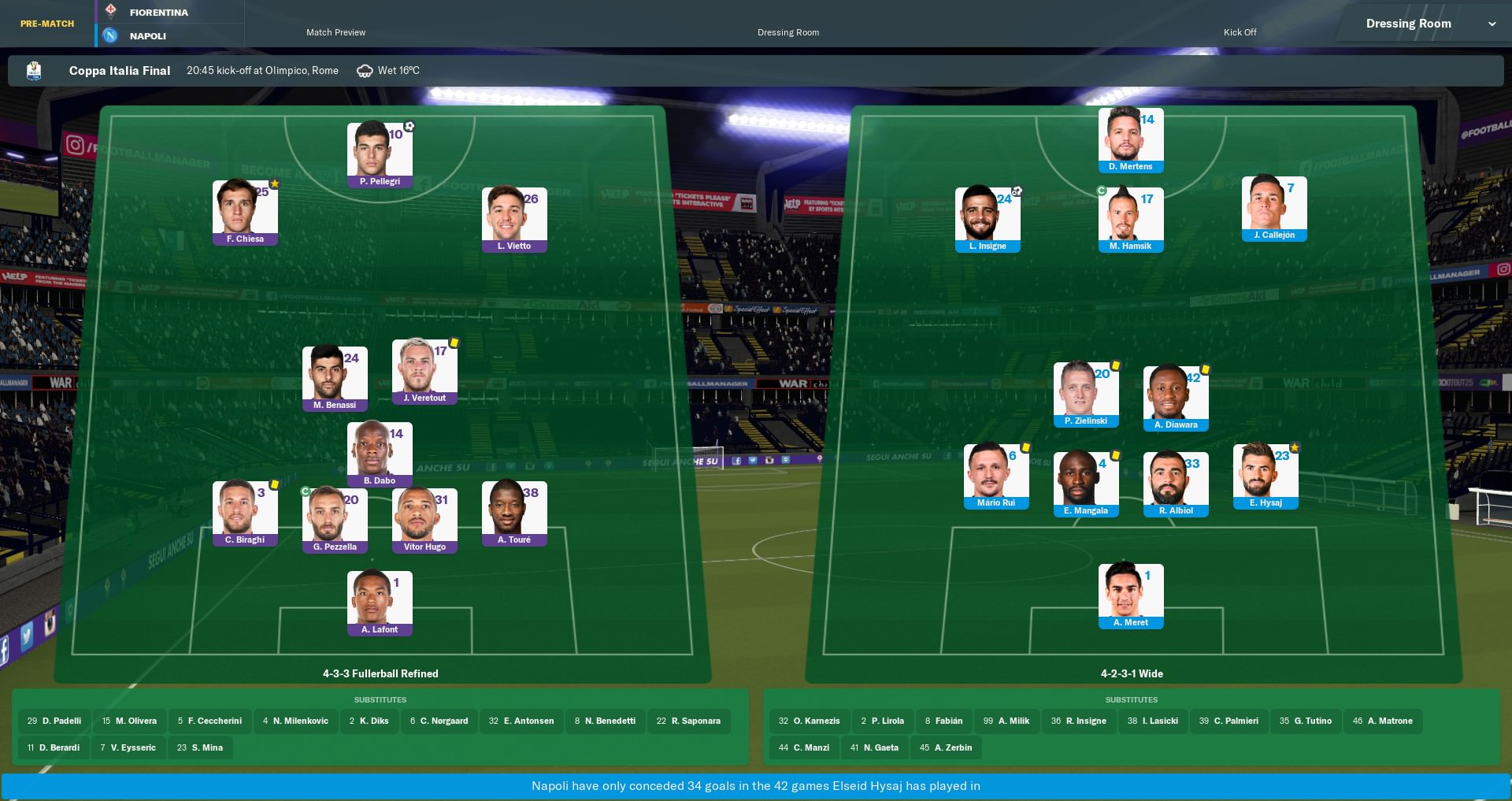The image size is (1512, 801).
Task: Select B. Dabo's player card
Action: pyautogui.click(x=380, y=454)
